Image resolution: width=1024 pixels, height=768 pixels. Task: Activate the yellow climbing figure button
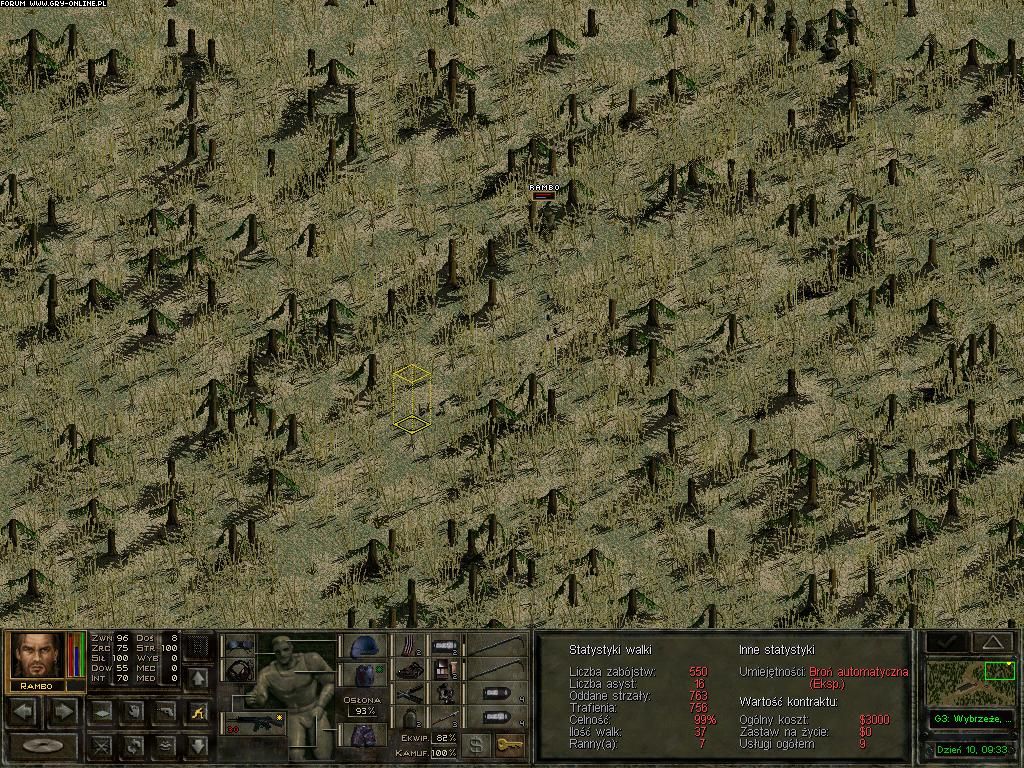(x=199, y=712)
